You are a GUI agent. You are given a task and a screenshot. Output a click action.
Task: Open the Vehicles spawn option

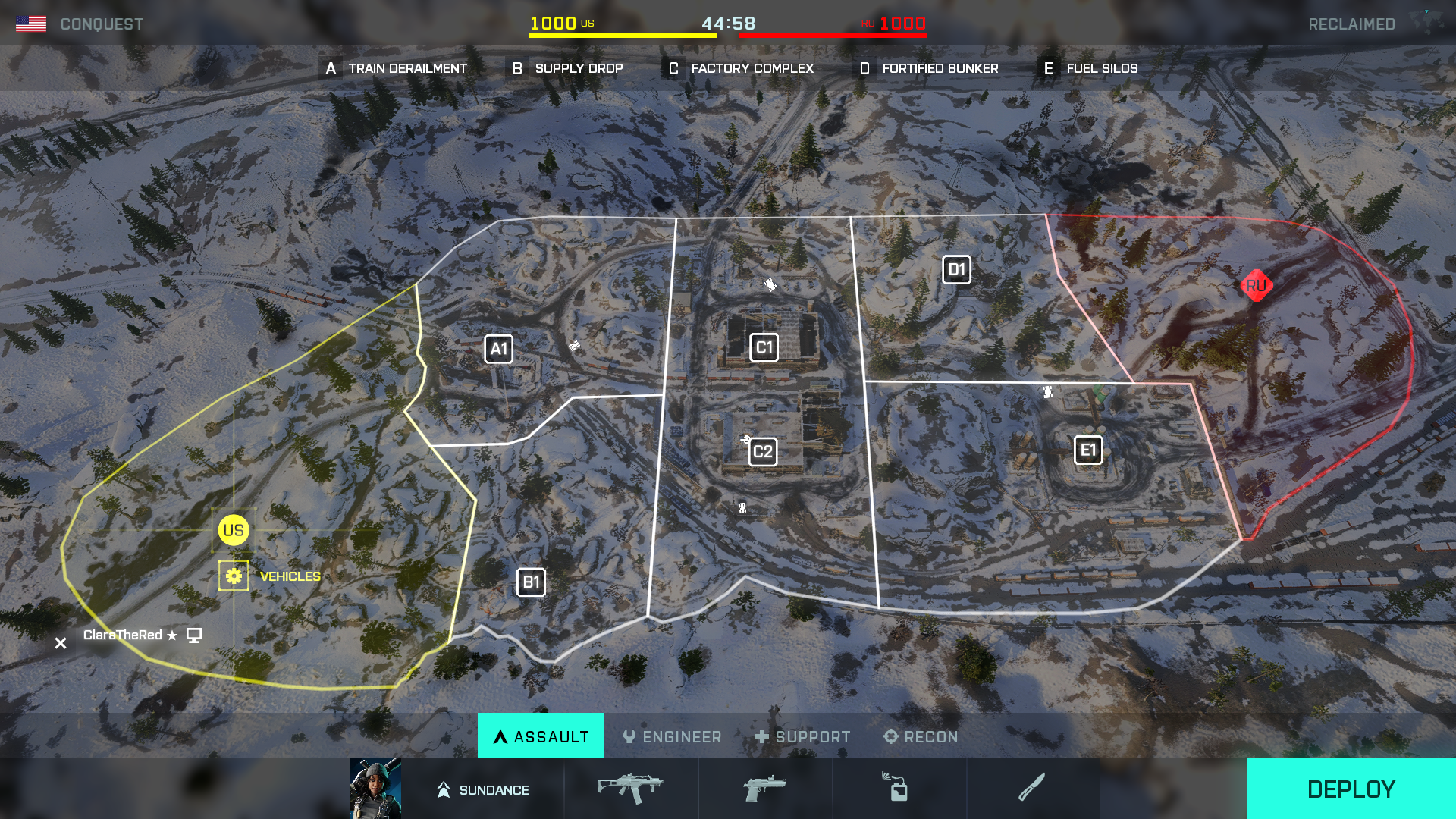click(x=234, y=576)
